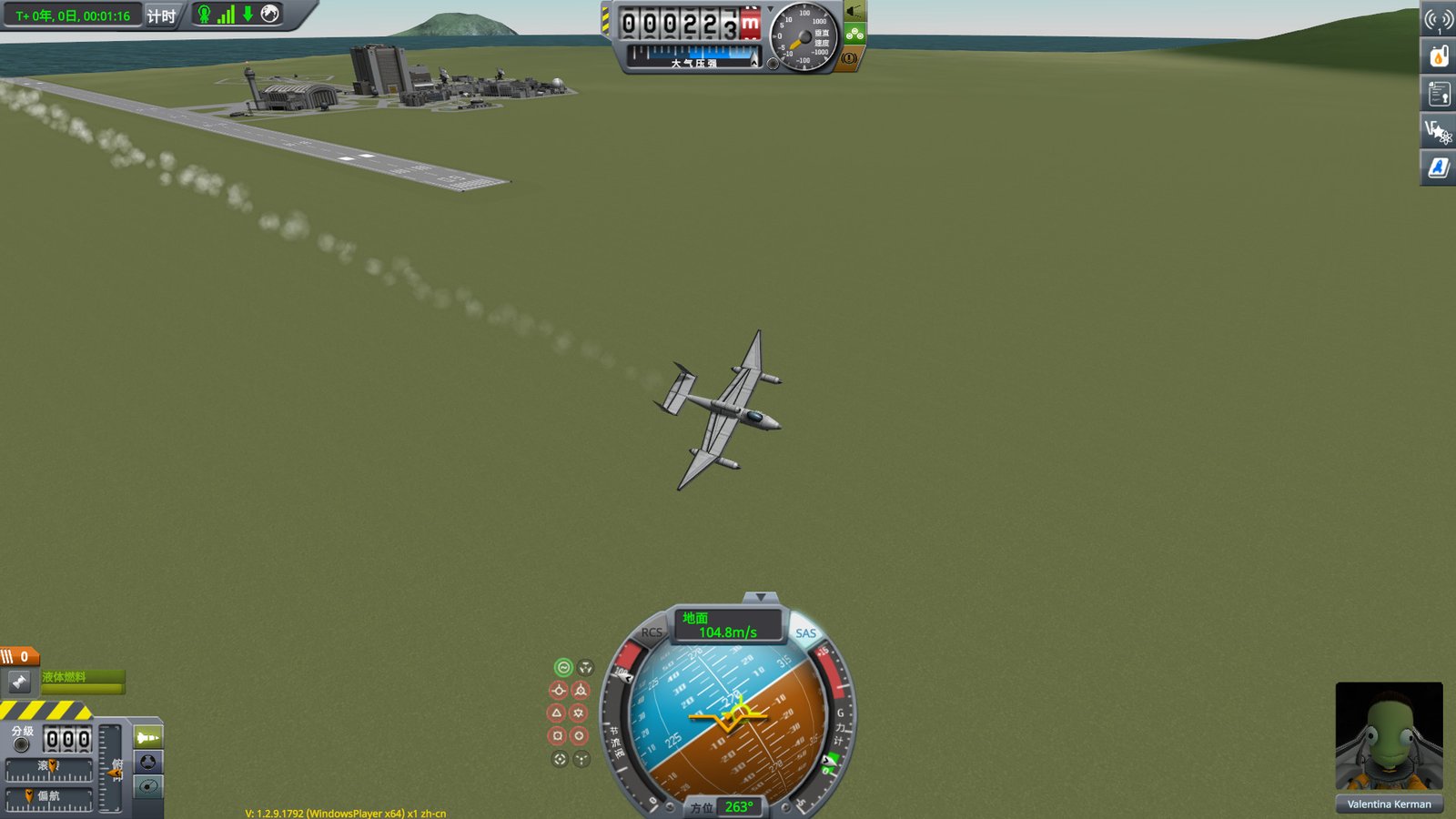This screenshot has width=1456, height=819.
Task: Open the thermometer panel in the right sidebar
Action: (x=1439, y=56)
